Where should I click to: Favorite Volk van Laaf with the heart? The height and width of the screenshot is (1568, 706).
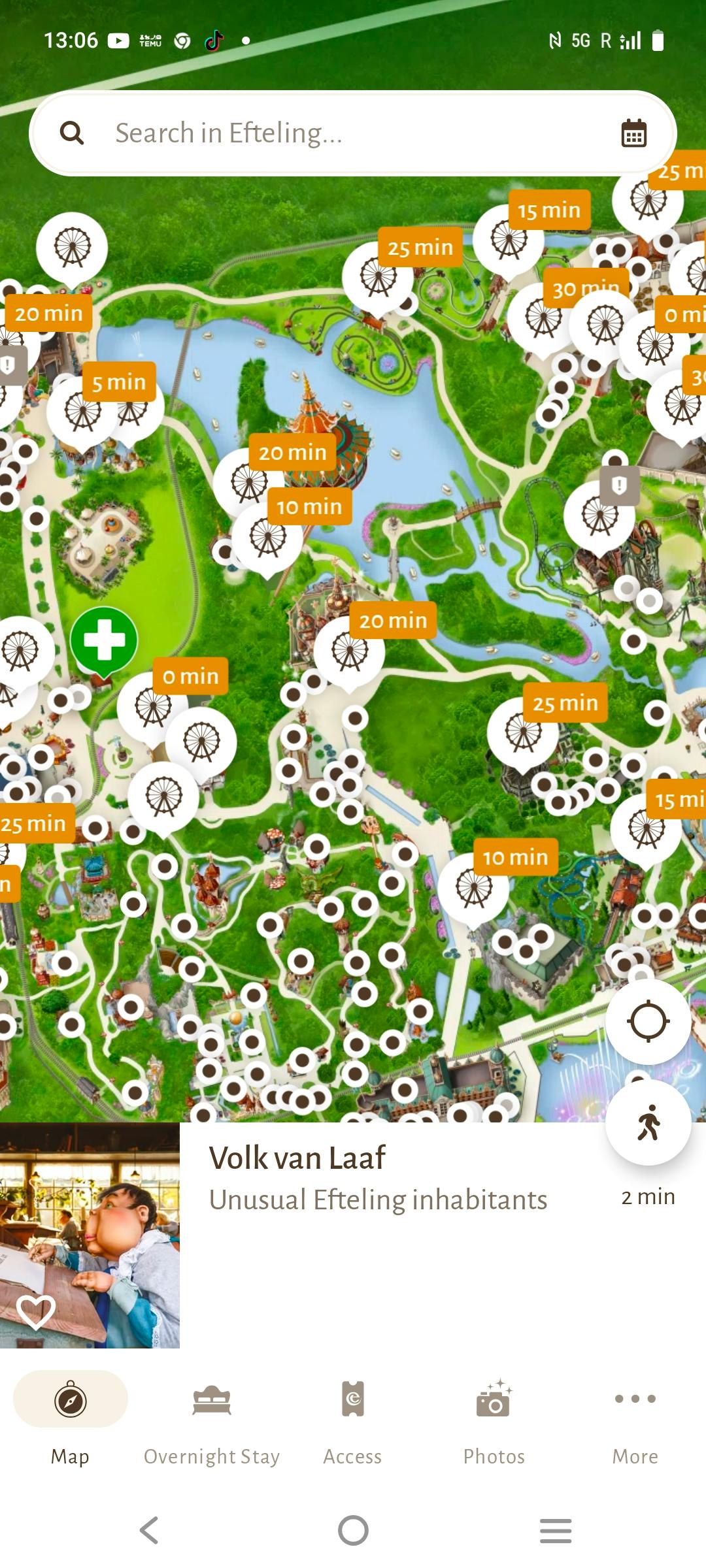[36, 1311]
